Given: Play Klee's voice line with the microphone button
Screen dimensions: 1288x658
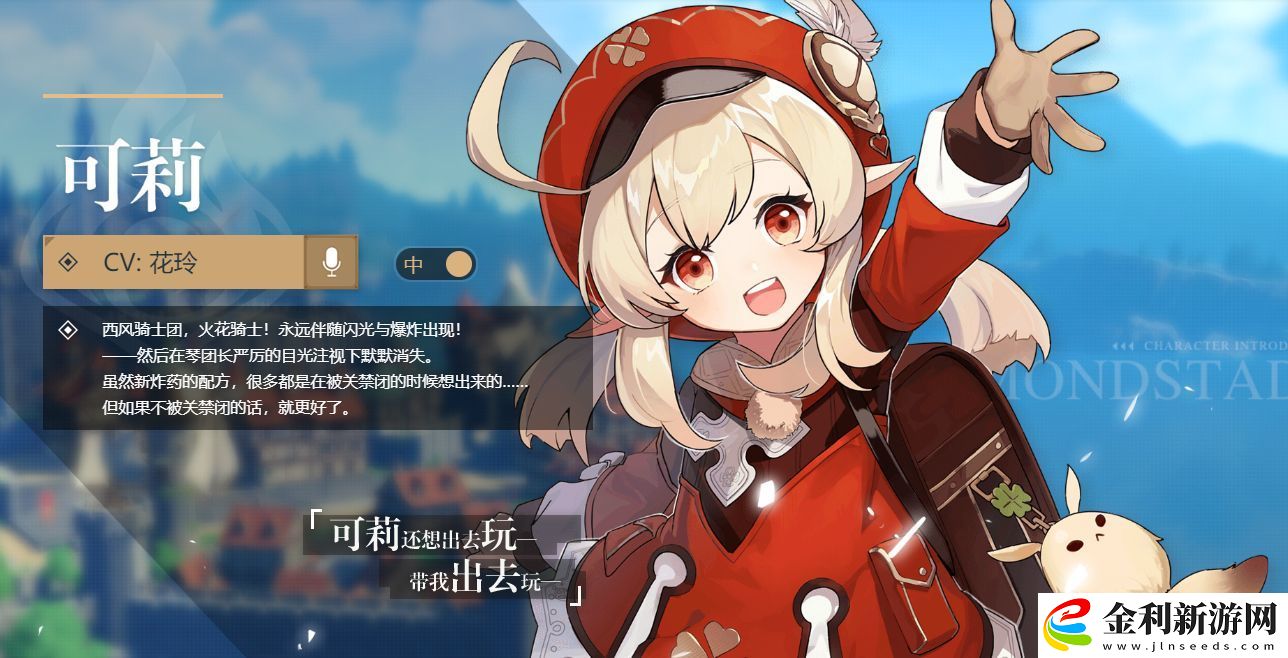Looking at the screenshot, I should [x=331, y=263].
